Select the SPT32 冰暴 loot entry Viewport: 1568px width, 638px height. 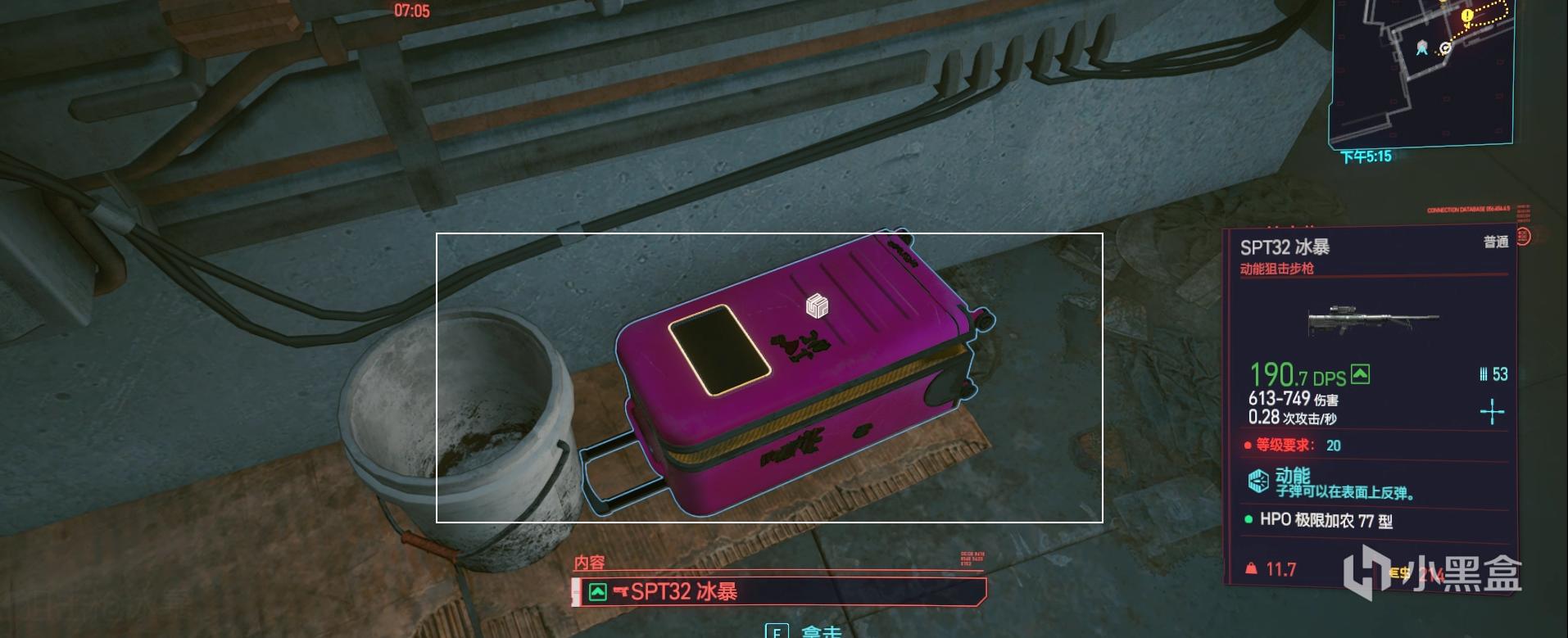778,590
